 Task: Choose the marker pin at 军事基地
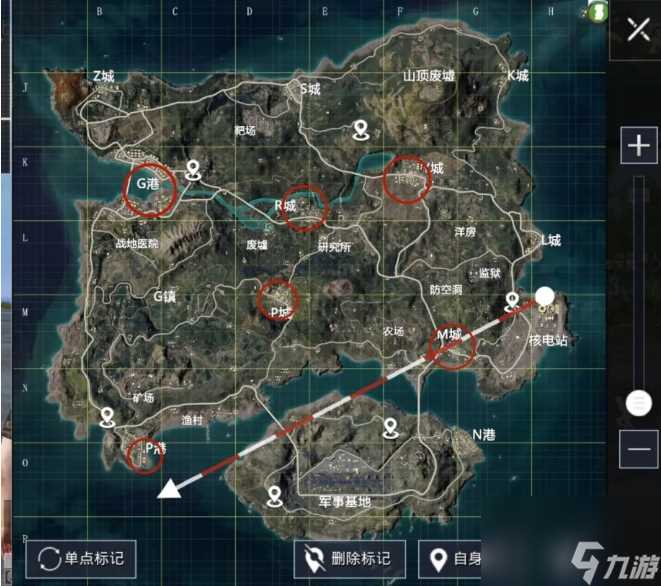(276, 496)
